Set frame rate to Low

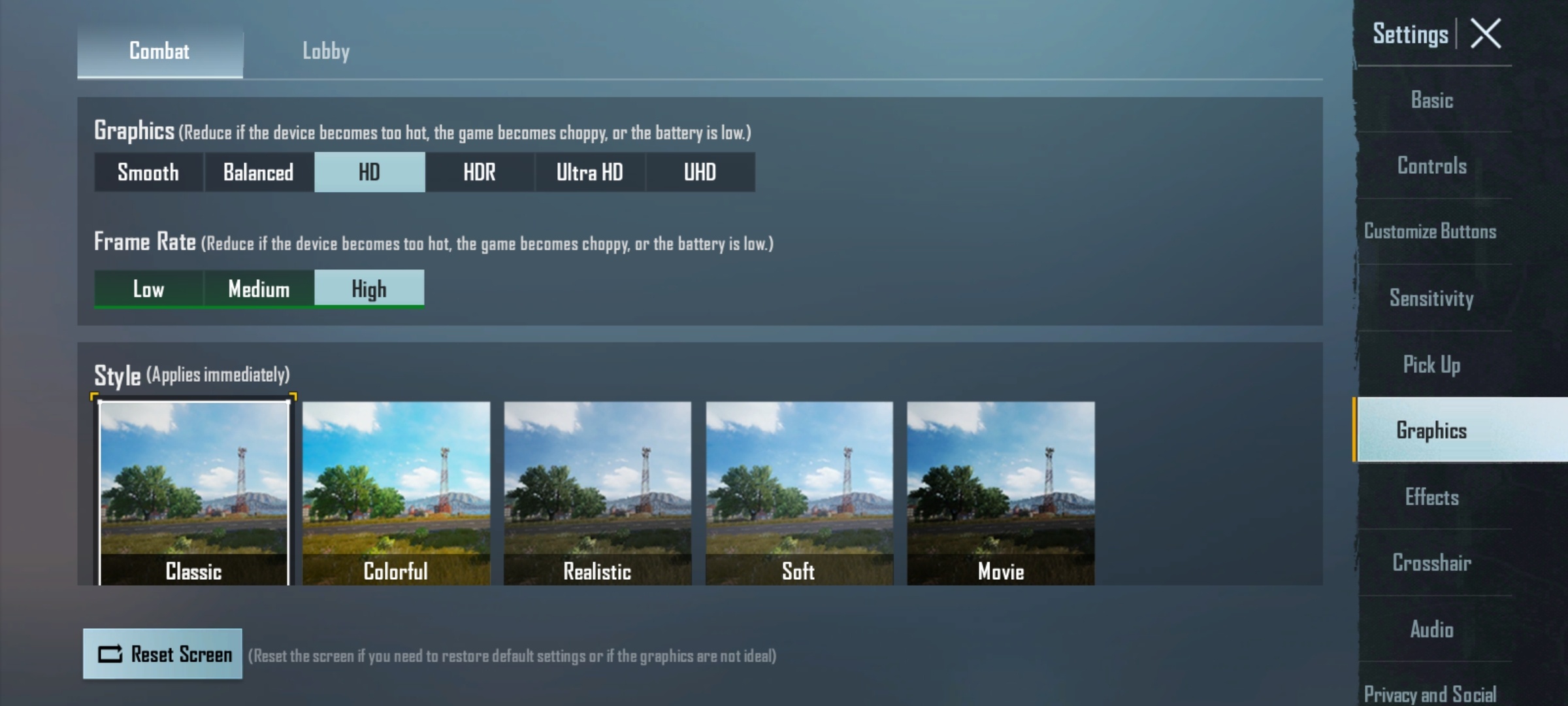coord(148,289)
